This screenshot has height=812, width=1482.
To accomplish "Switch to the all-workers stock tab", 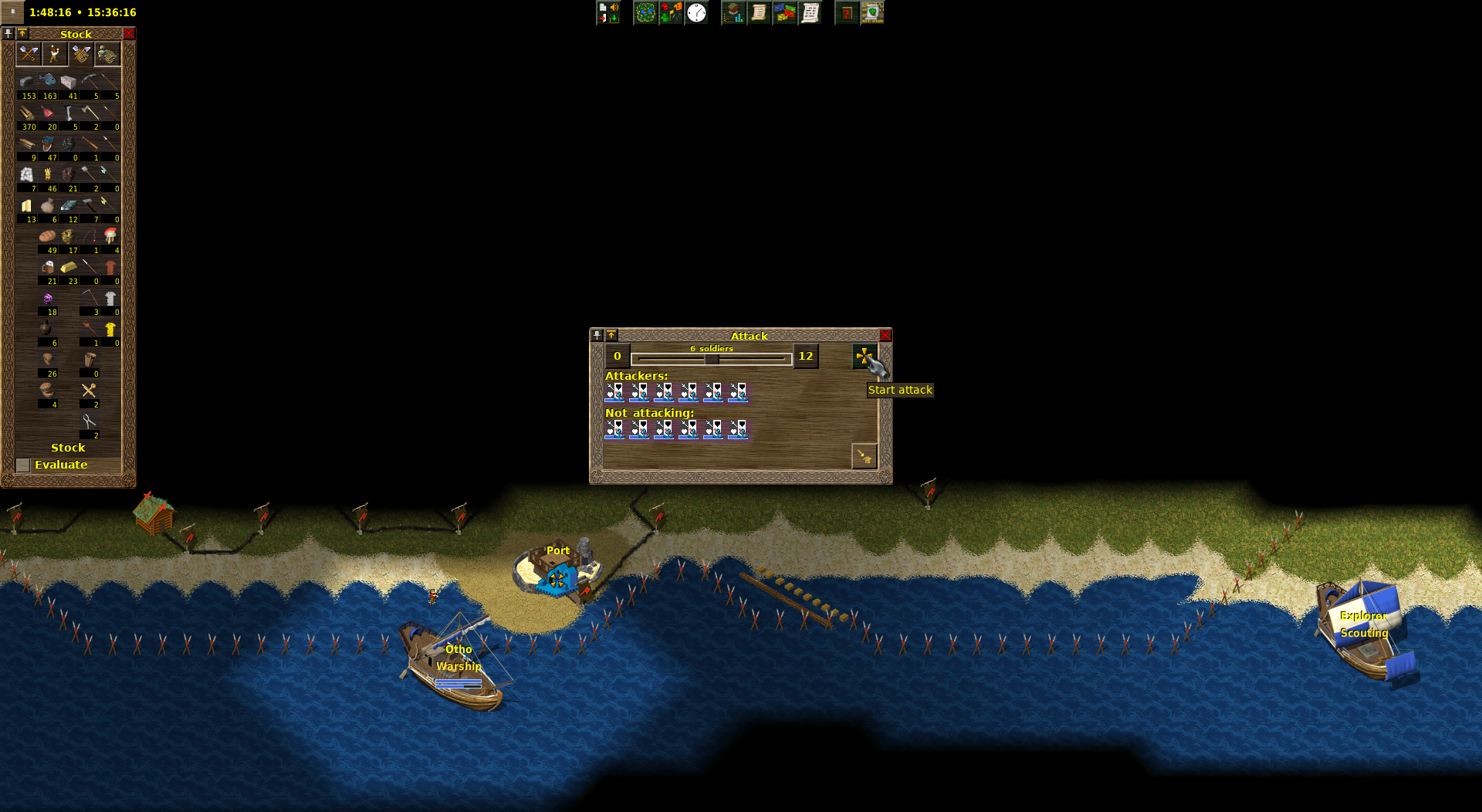I will [55, 54].
